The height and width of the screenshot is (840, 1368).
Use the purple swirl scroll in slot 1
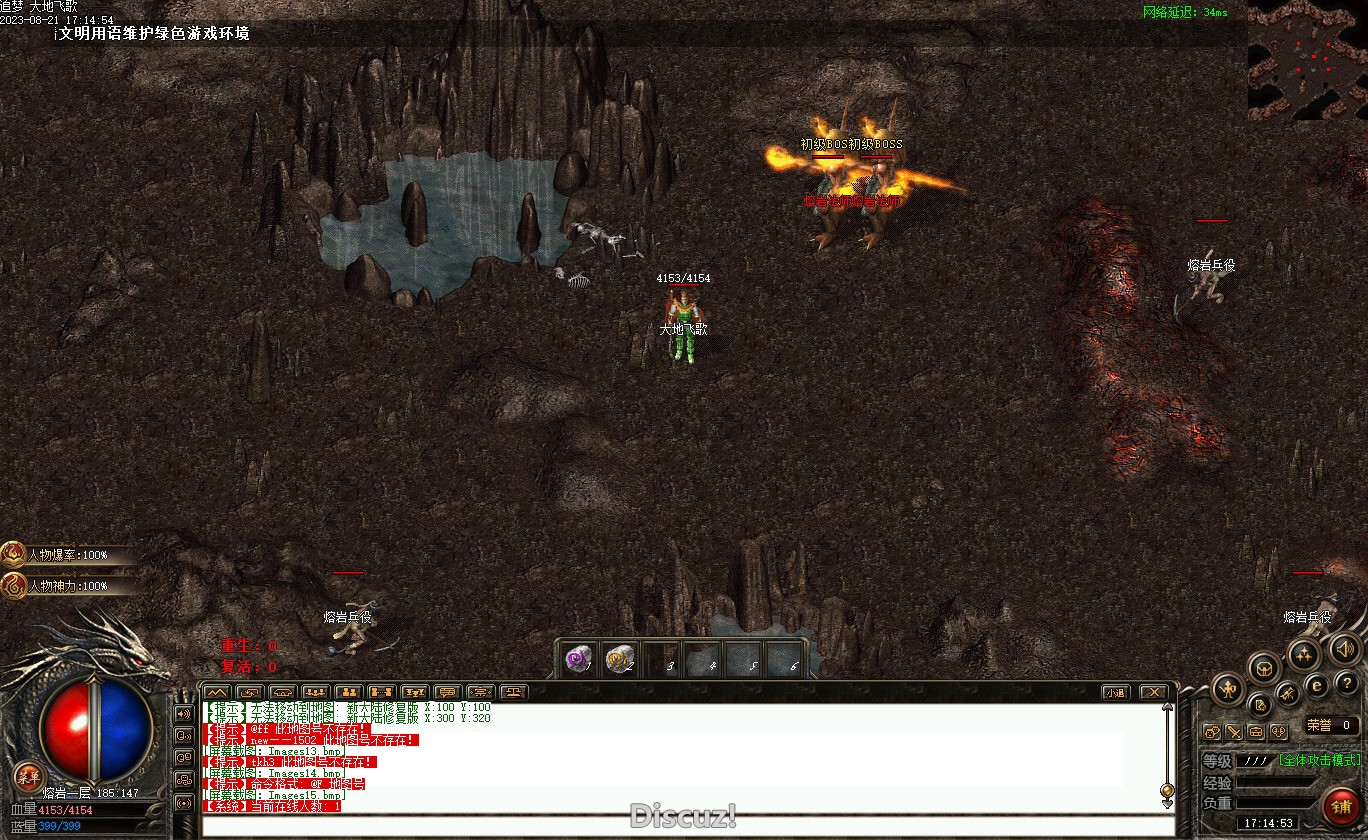(579, 659)
